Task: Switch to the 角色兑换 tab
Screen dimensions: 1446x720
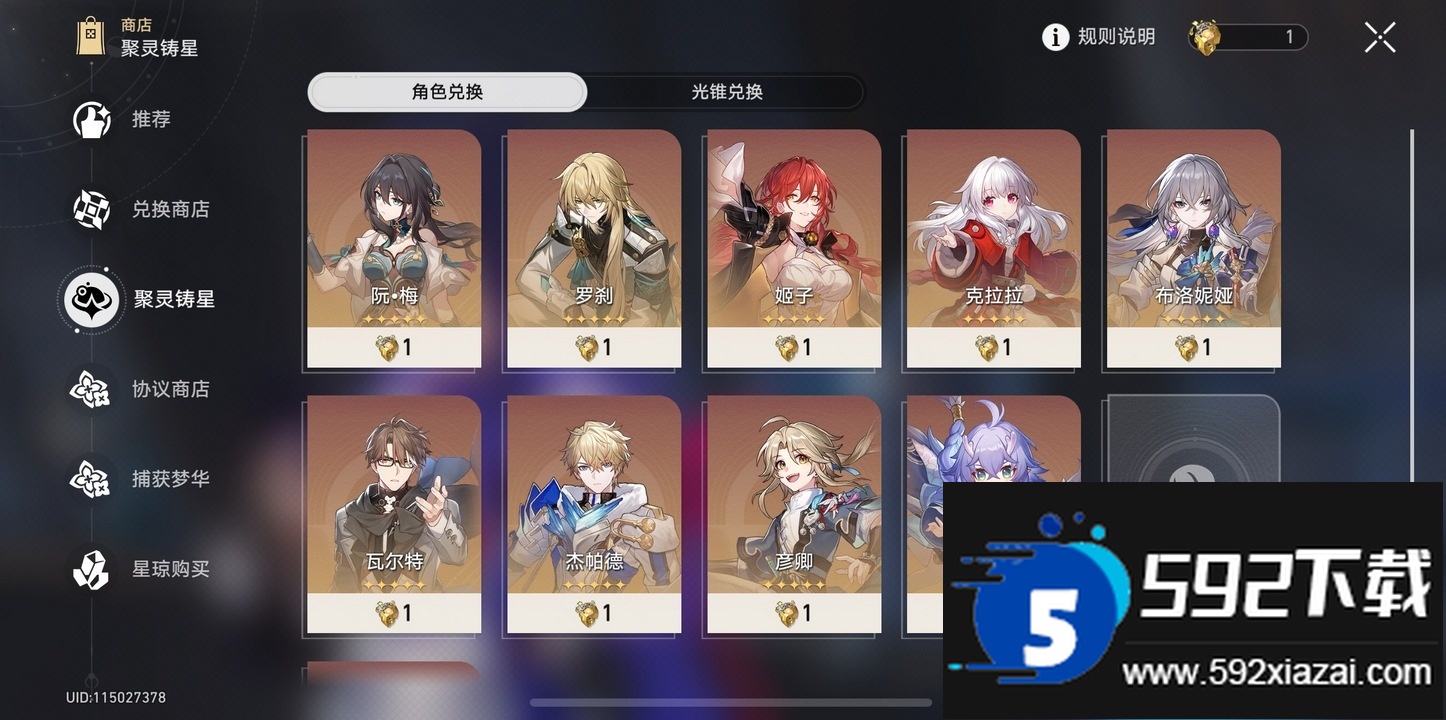Action: 446,92
